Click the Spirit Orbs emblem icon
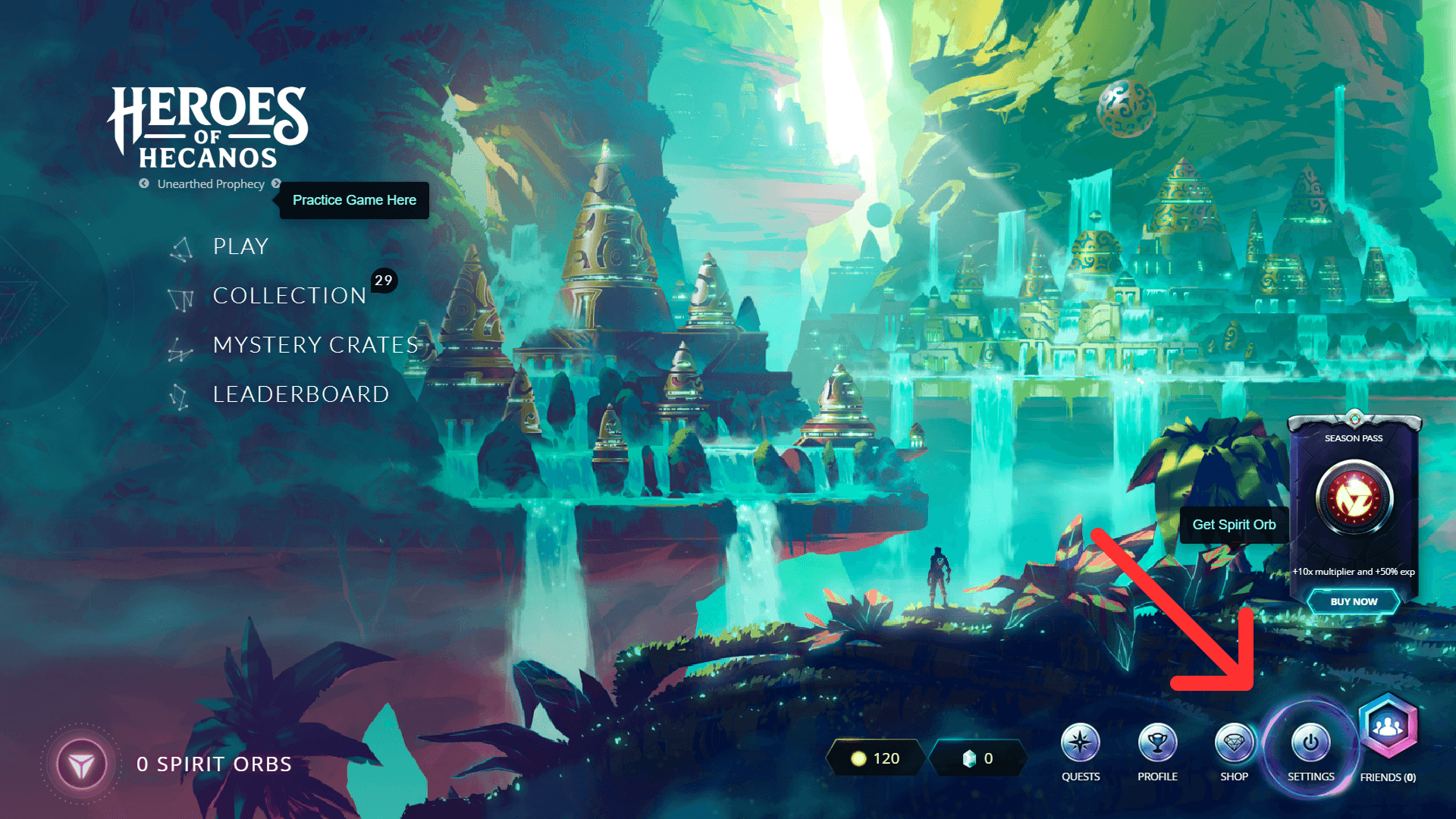1456x819 pixels. point(82,764)
